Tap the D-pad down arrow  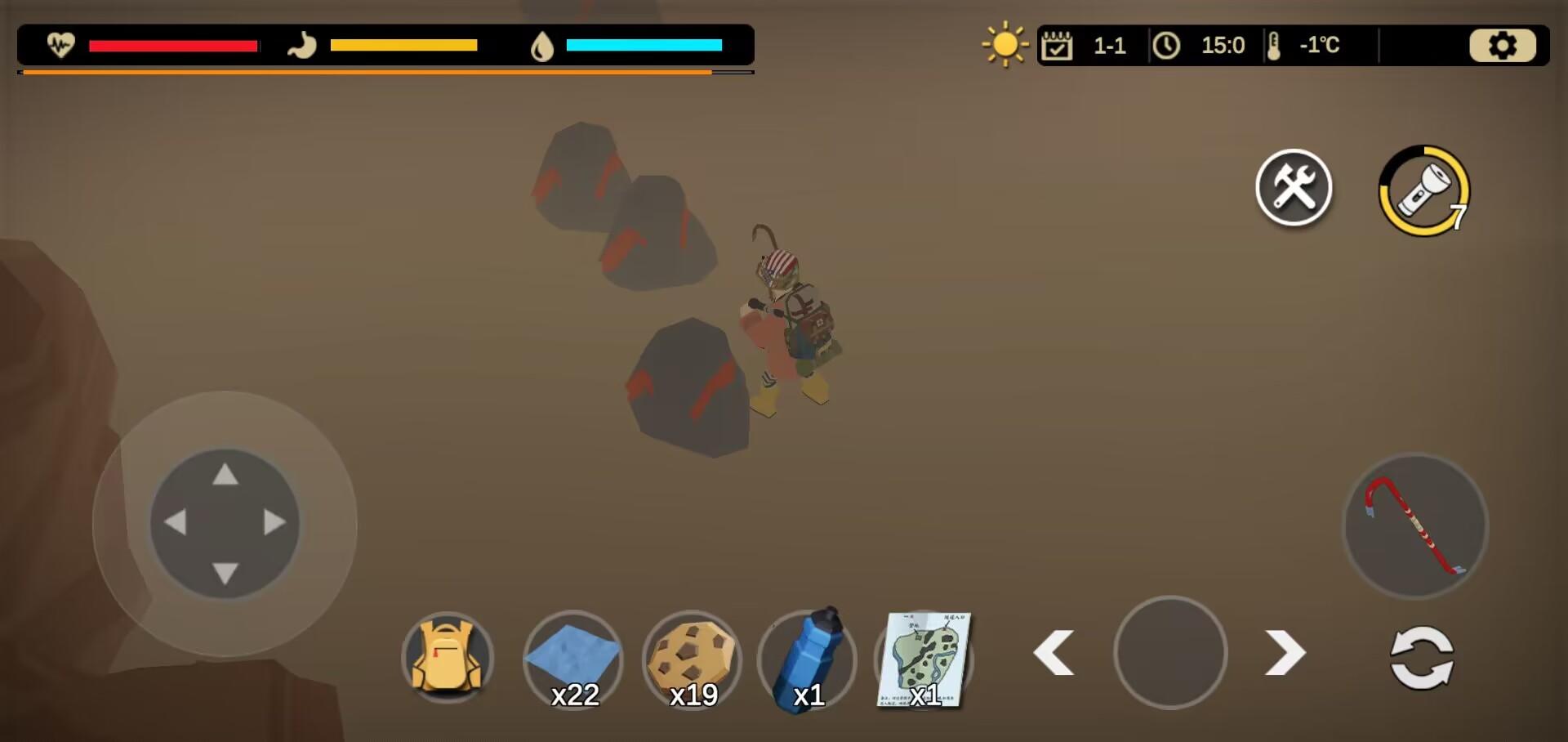click(225, 572)
